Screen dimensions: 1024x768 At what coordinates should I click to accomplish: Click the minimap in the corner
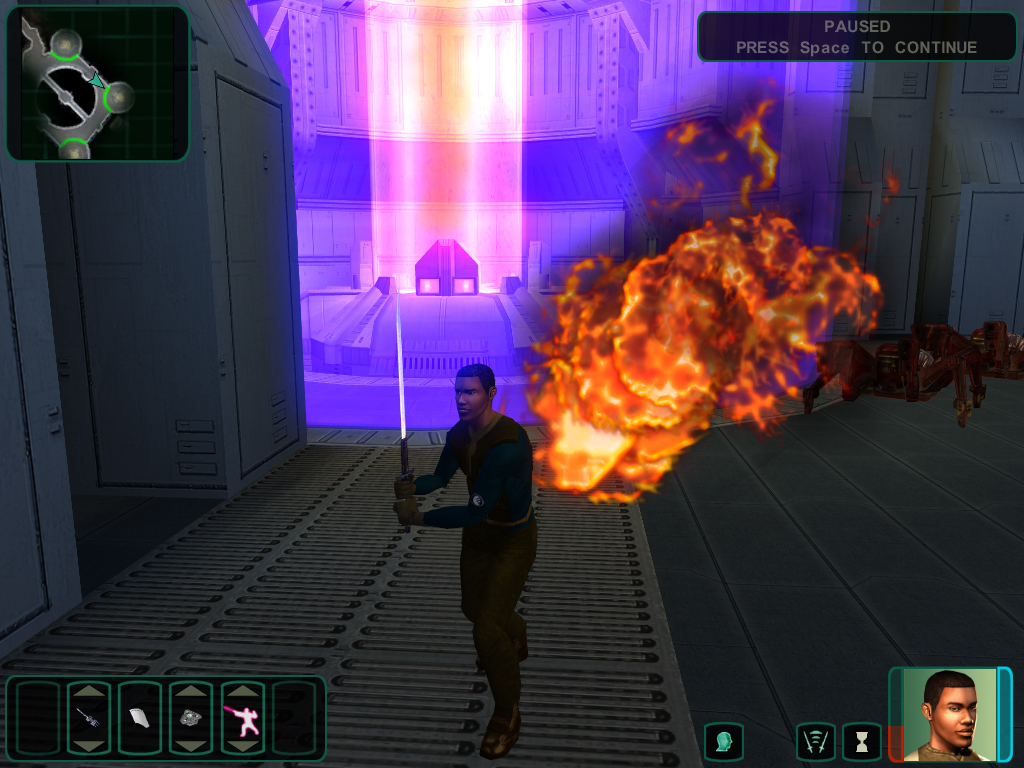(97, 83)
